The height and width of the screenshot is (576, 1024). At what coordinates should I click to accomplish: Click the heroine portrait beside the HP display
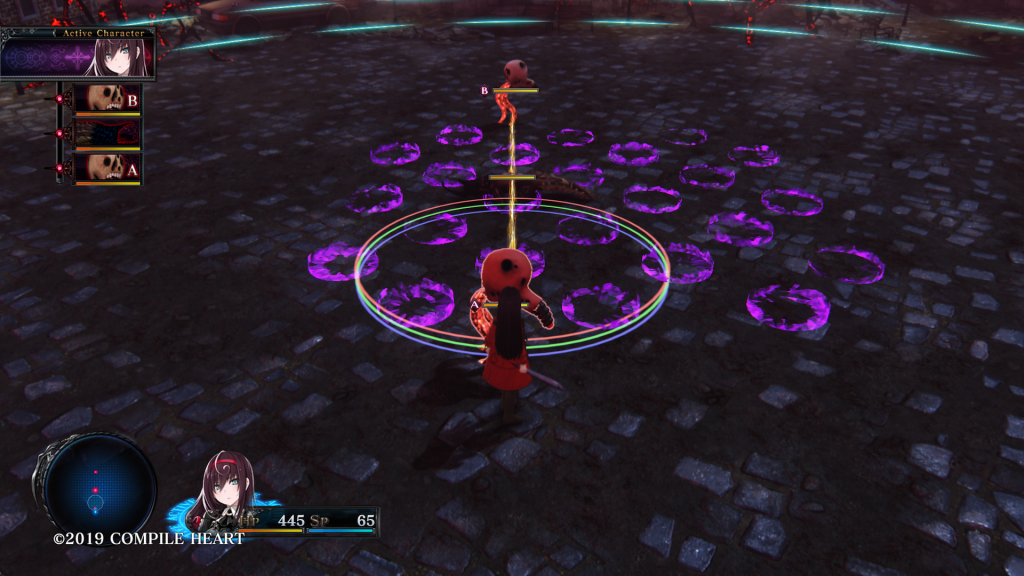pyautogui.click(x=223, y=490)
